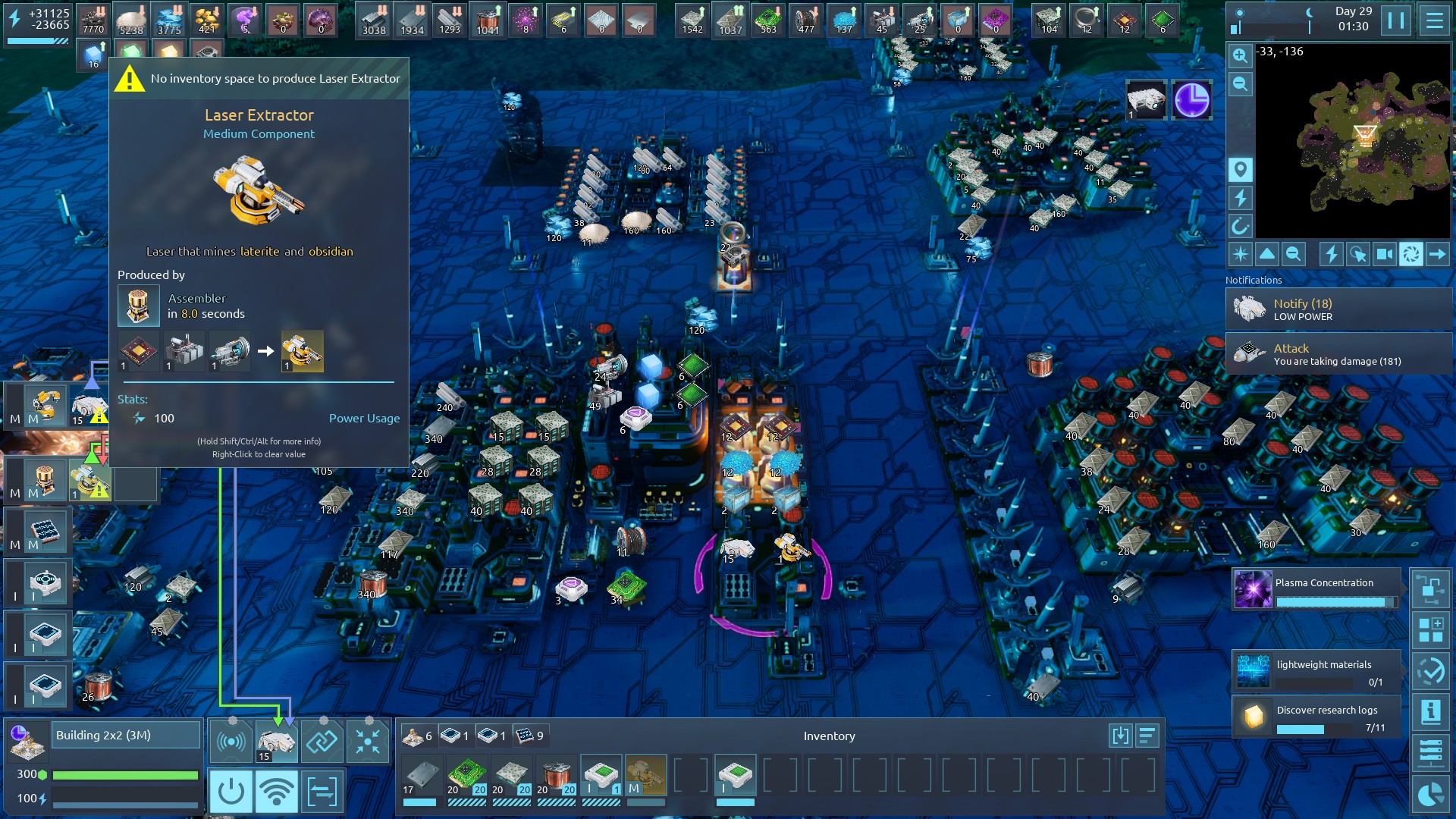Click the inventory sort button
Viewport: 1456px width, 819px height.
pos(1147,736)
